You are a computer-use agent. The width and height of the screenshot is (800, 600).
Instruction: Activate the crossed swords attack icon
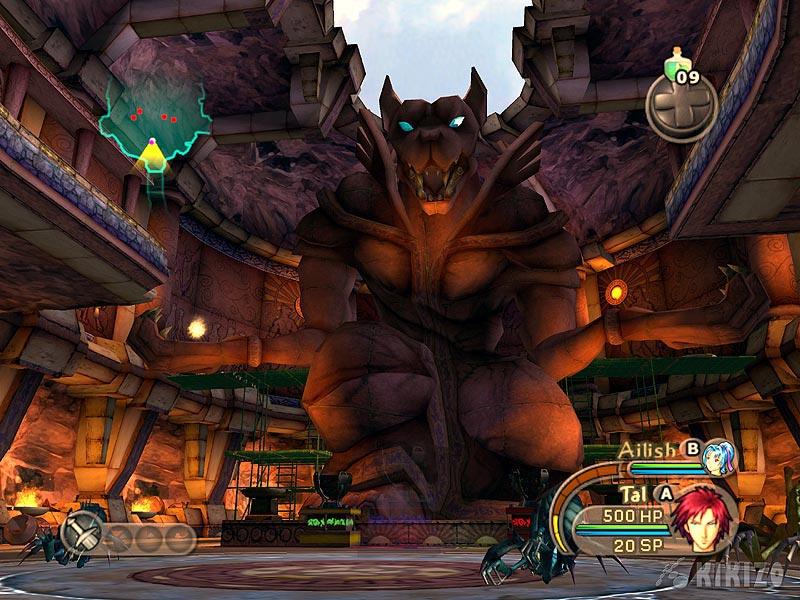81,534
